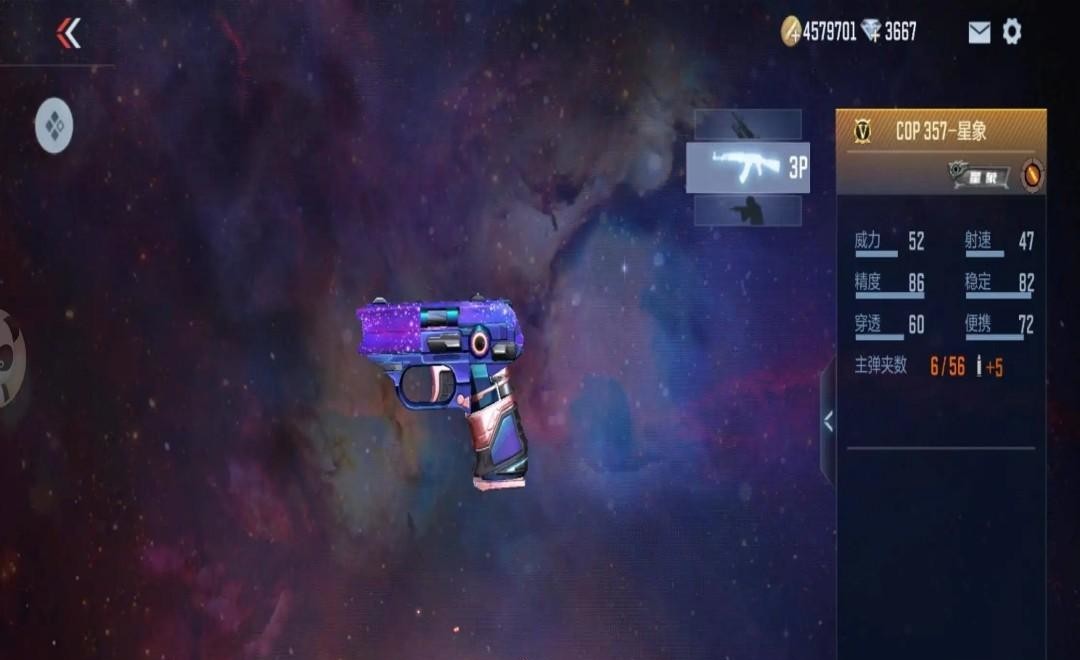Screen dimensions: 1080x660
Task: Tap the gold coin currency icon
Action: click(791, 32)
